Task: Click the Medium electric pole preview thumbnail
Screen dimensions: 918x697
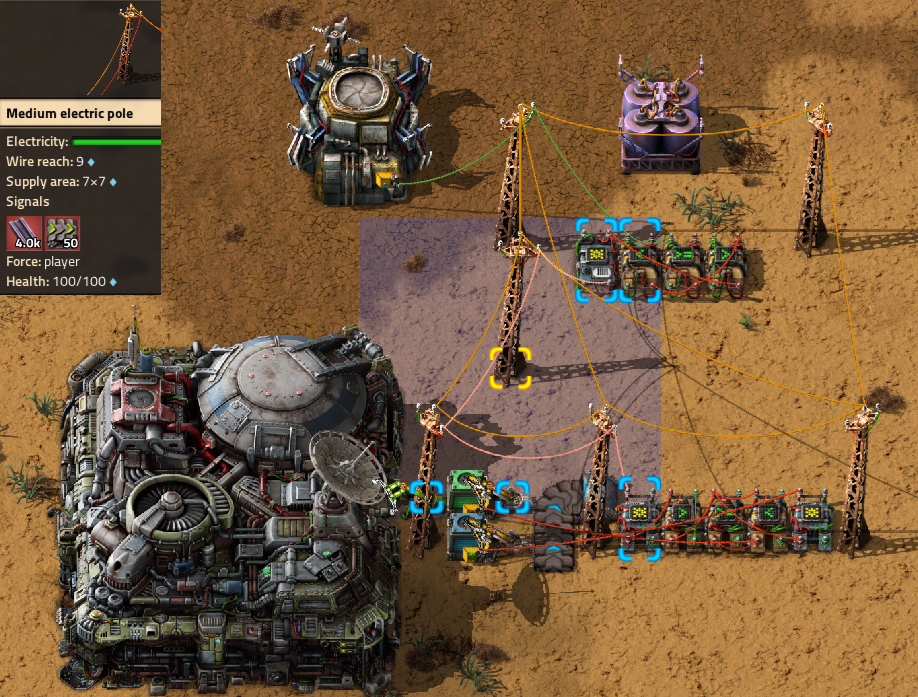Action: pyautogui.click(x=80, y=48)
